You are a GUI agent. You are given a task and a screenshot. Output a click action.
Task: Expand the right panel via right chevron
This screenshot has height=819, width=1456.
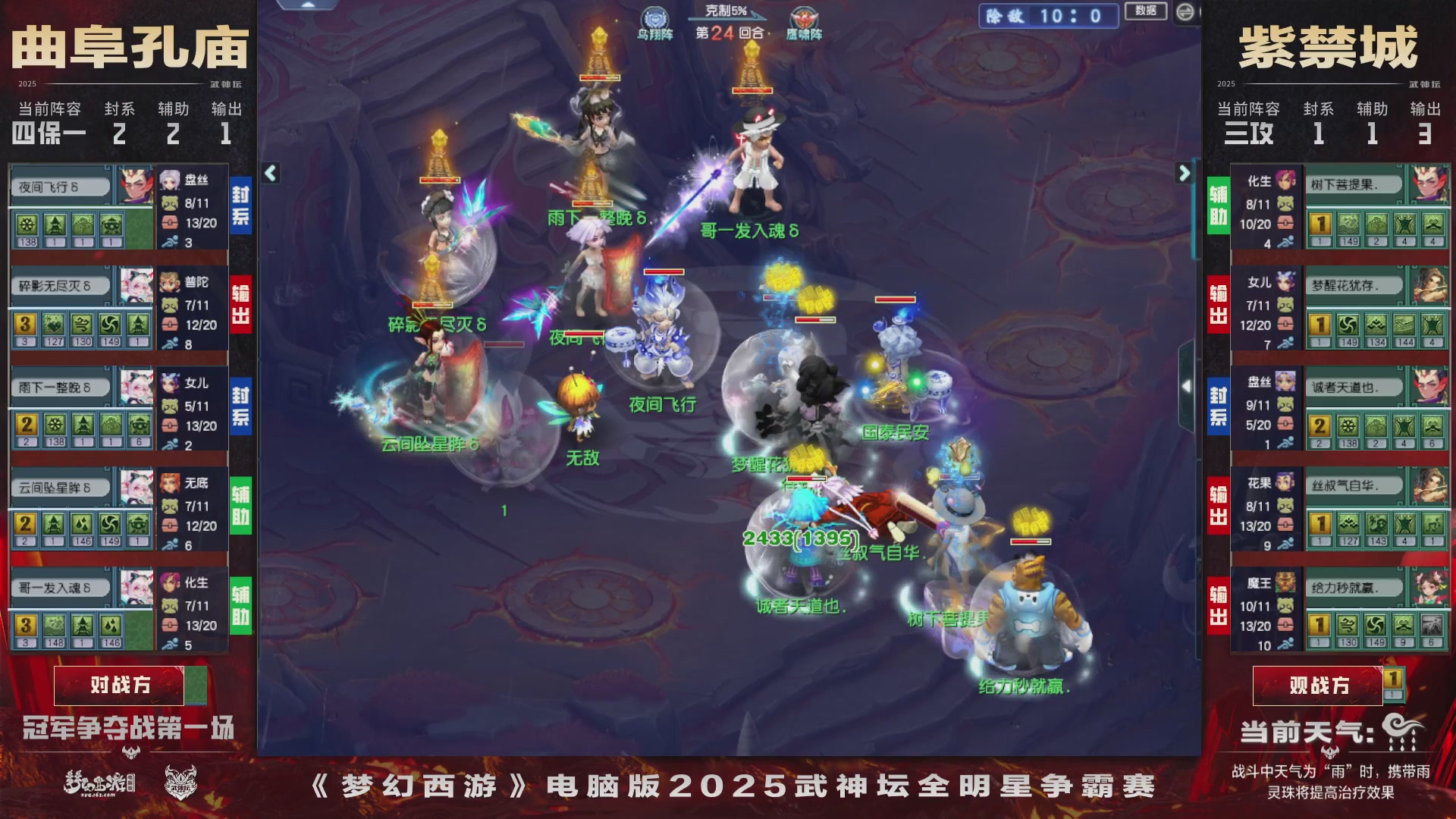[1185, 173]
